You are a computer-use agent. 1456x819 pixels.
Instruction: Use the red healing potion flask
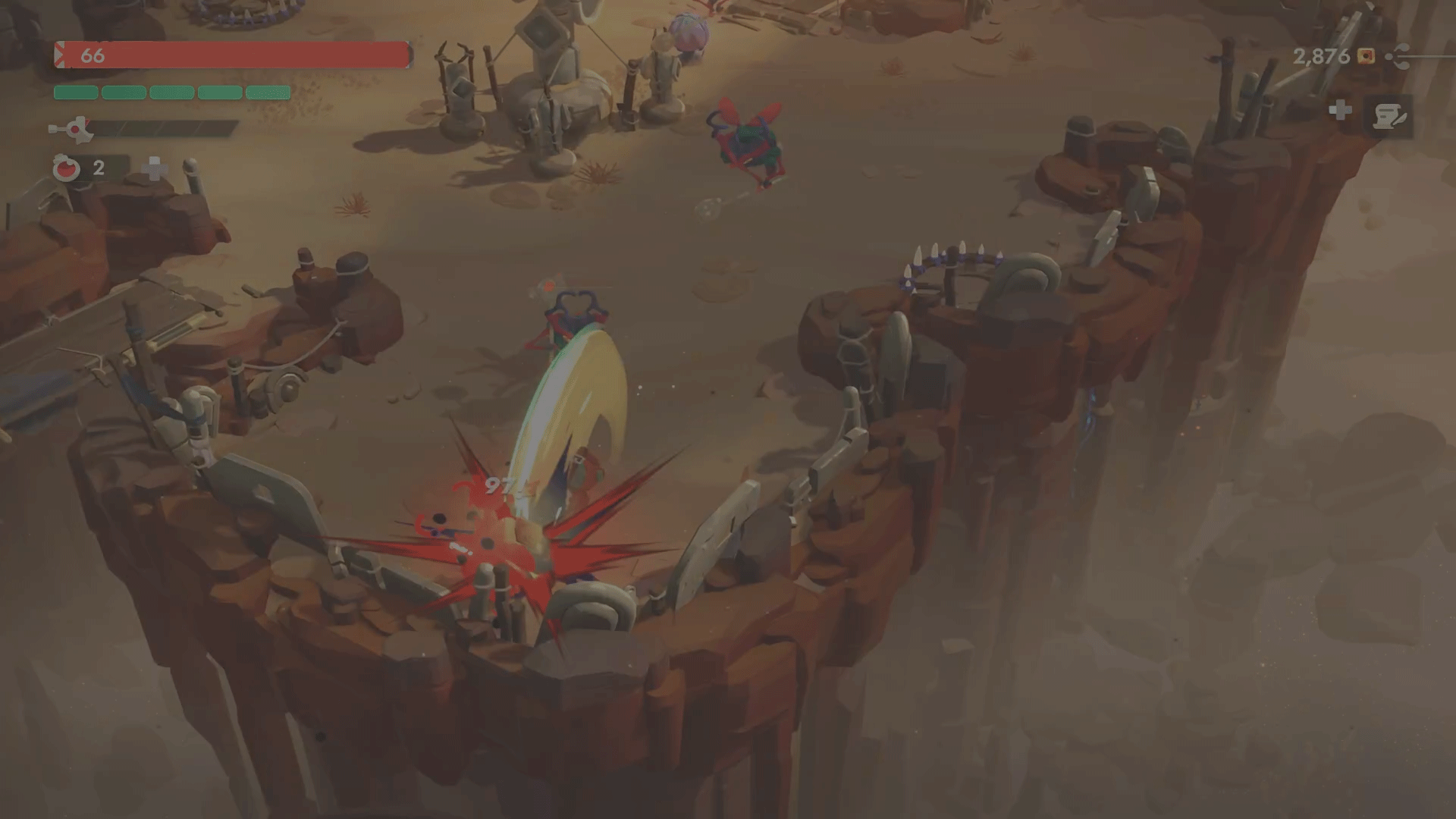pyautogui.click(x=66, y=168)
